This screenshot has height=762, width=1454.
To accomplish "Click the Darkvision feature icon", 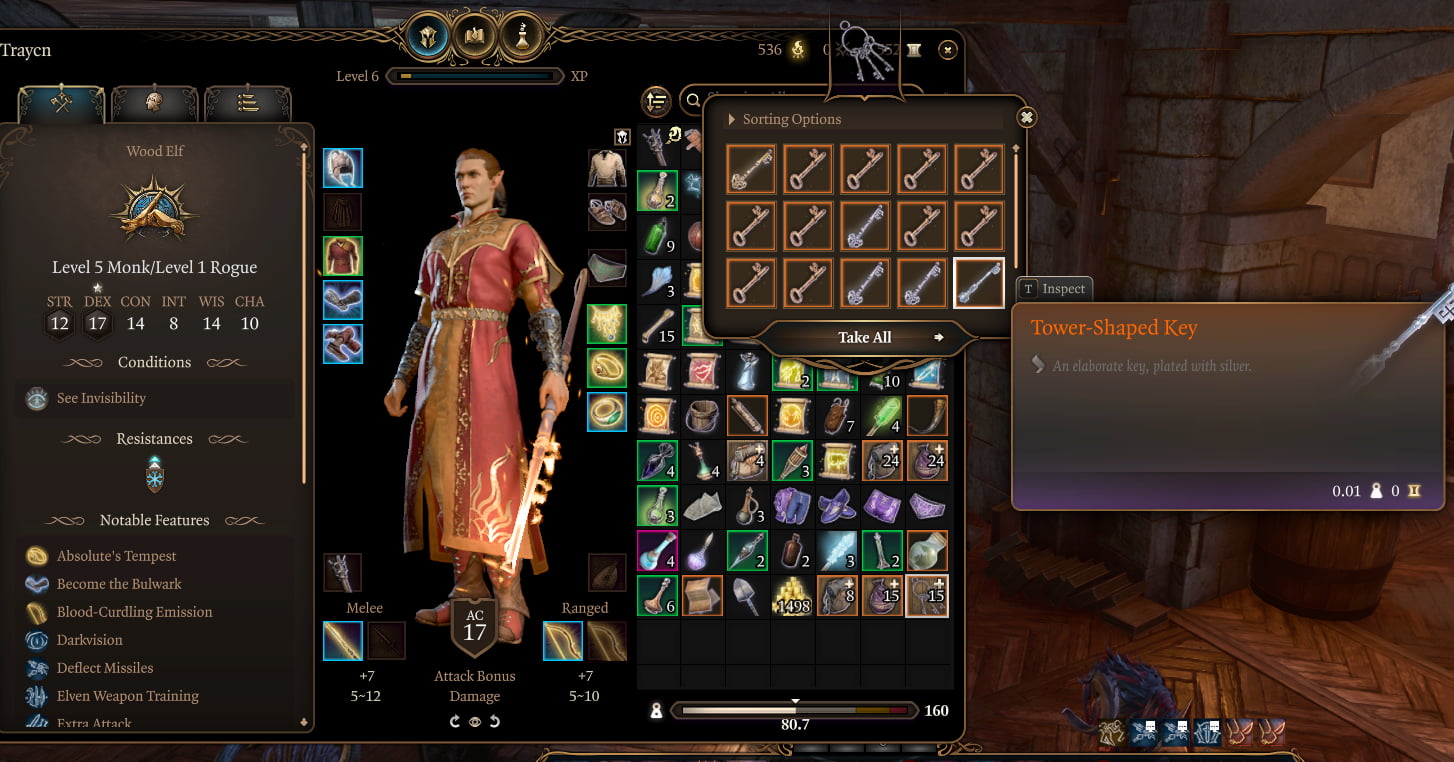I will pyautogui.click(x=34, y=640).
